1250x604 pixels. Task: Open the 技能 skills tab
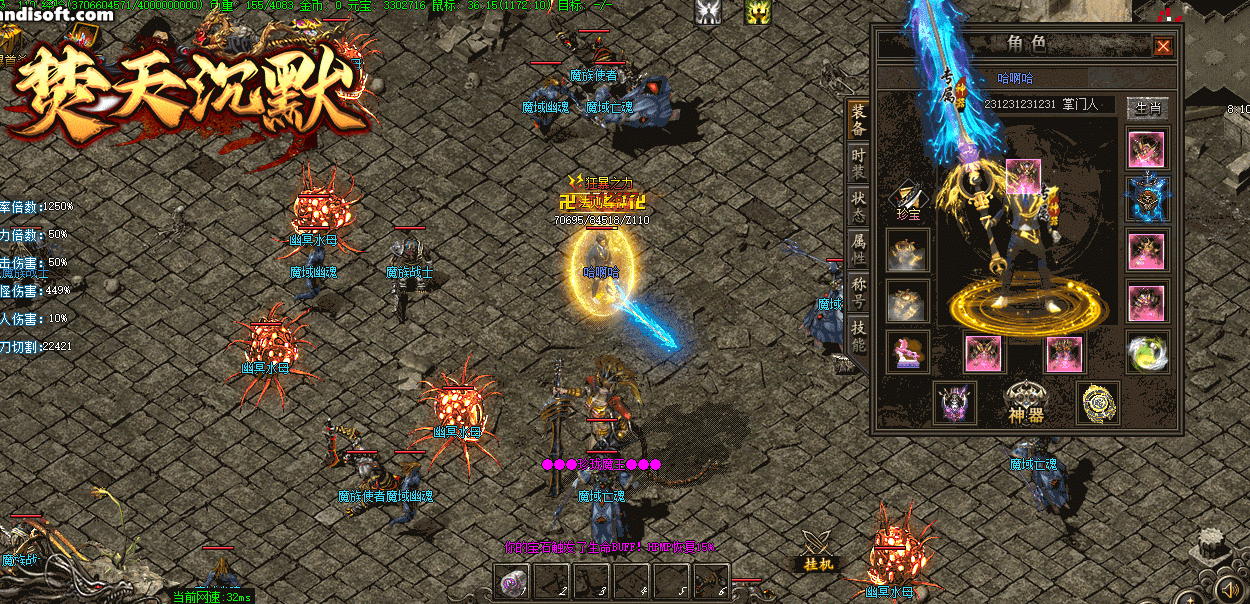pyautogui.click(x=858, y=336)
